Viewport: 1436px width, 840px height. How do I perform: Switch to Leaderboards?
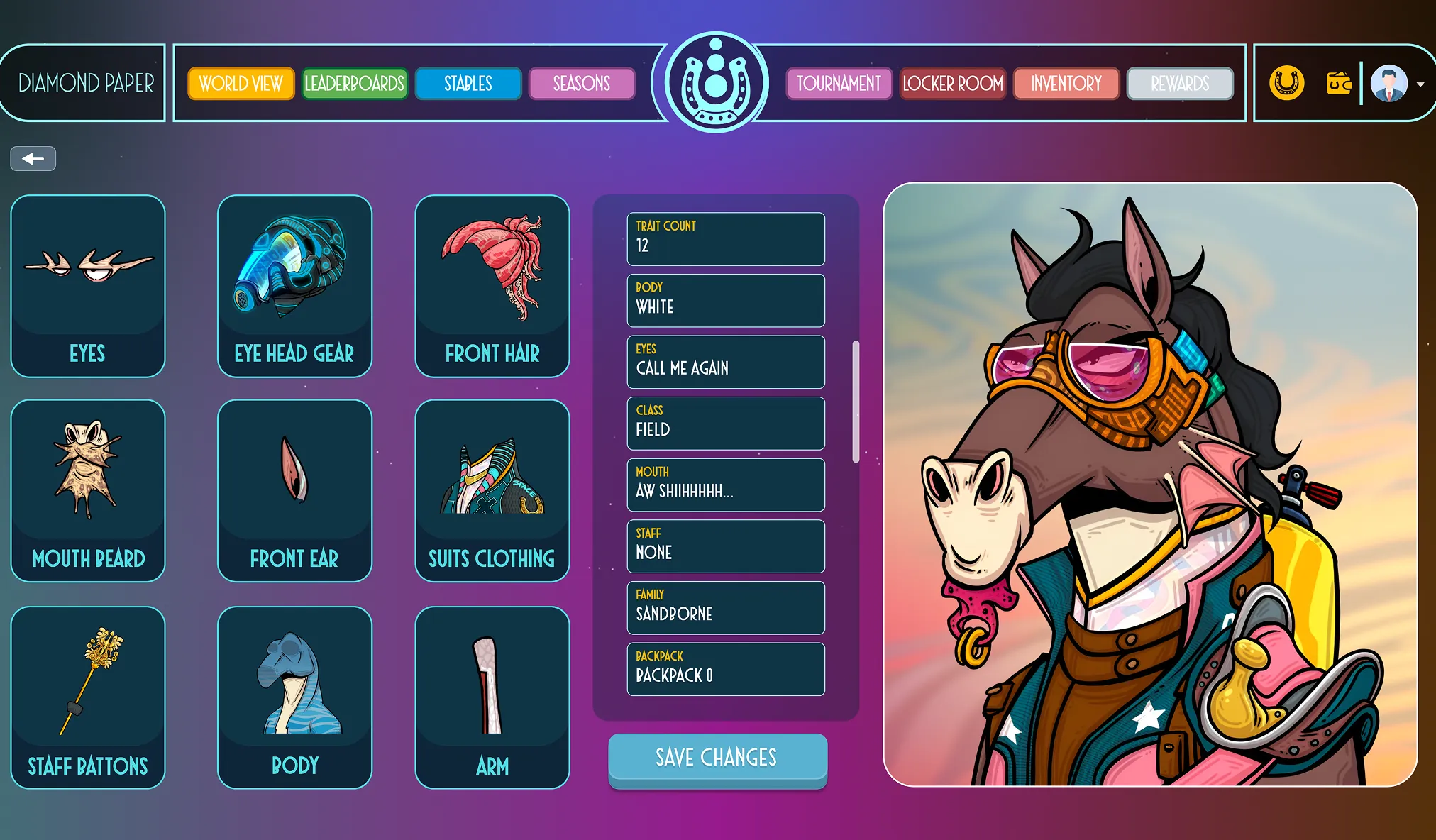[x=354, y=84]
